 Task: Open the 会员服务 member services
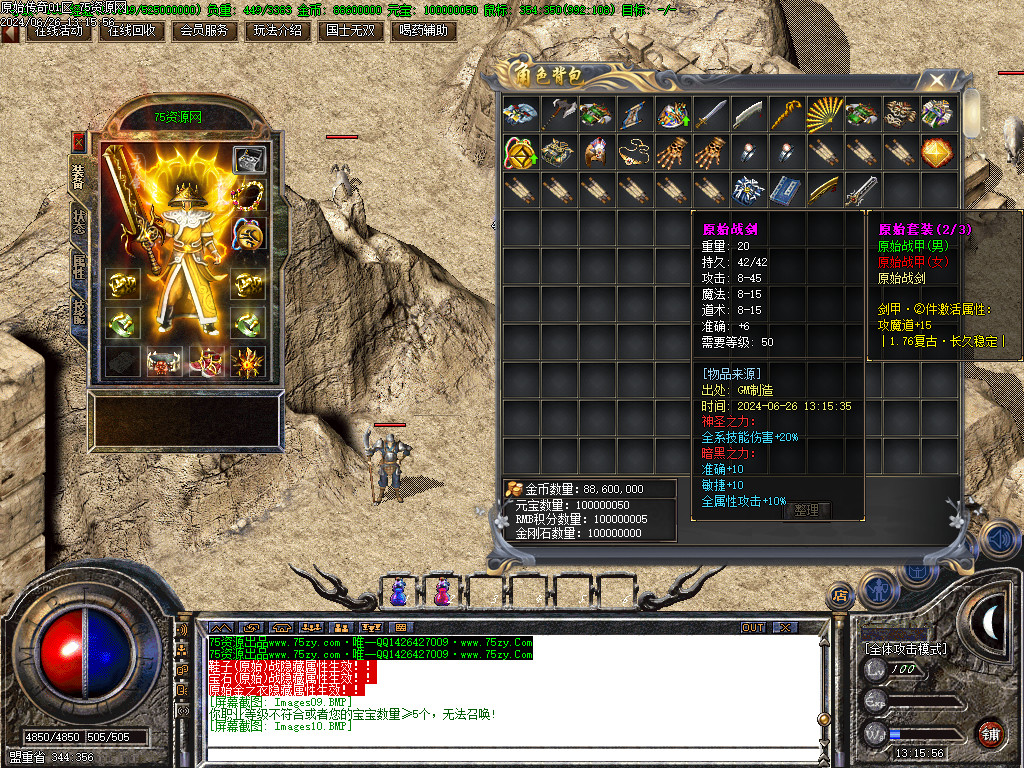click(203, 31)
